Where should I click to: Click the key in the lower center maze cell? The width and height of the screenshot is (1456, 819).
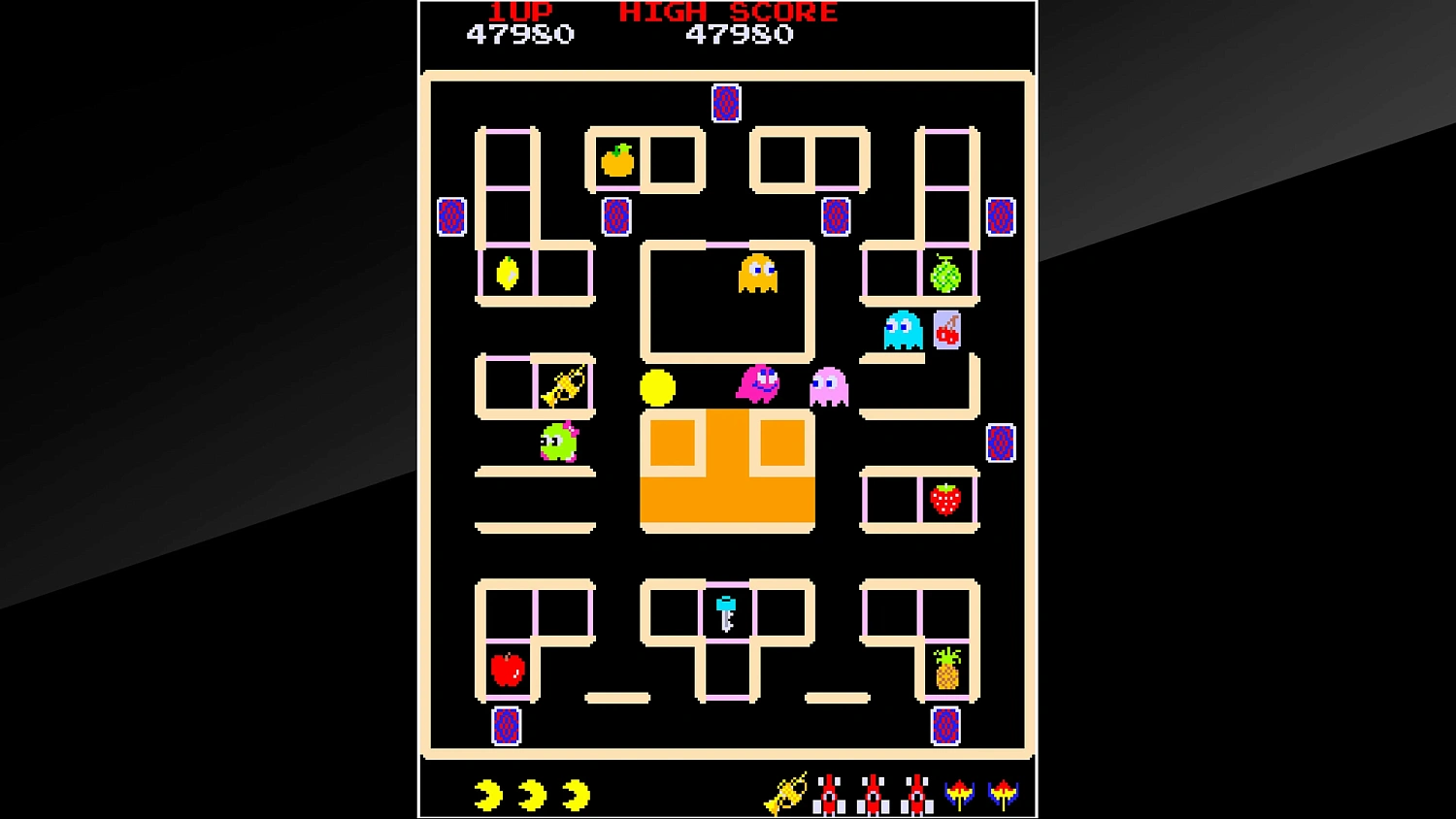725,612
